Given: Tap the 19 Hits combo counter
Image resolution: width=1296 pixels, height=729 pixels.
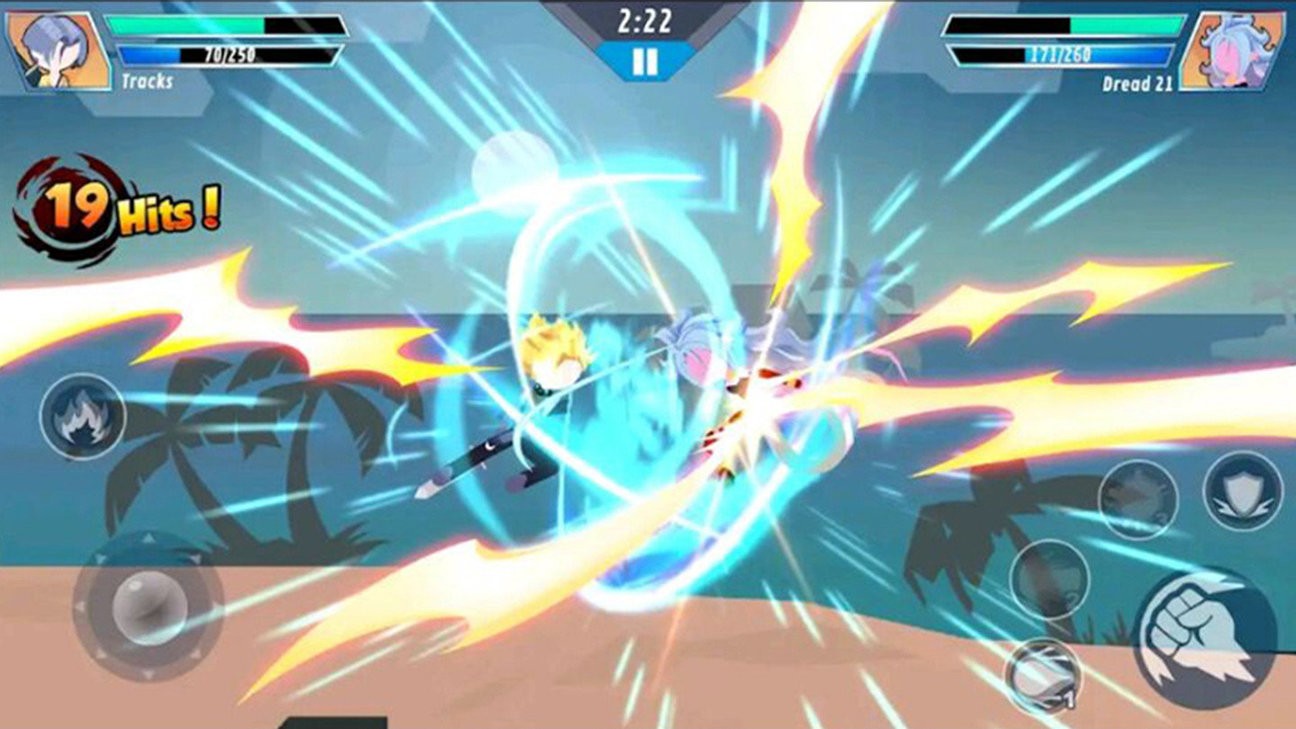Looking at the screenshot, I should pyautogui.click(x=121, y=207).
